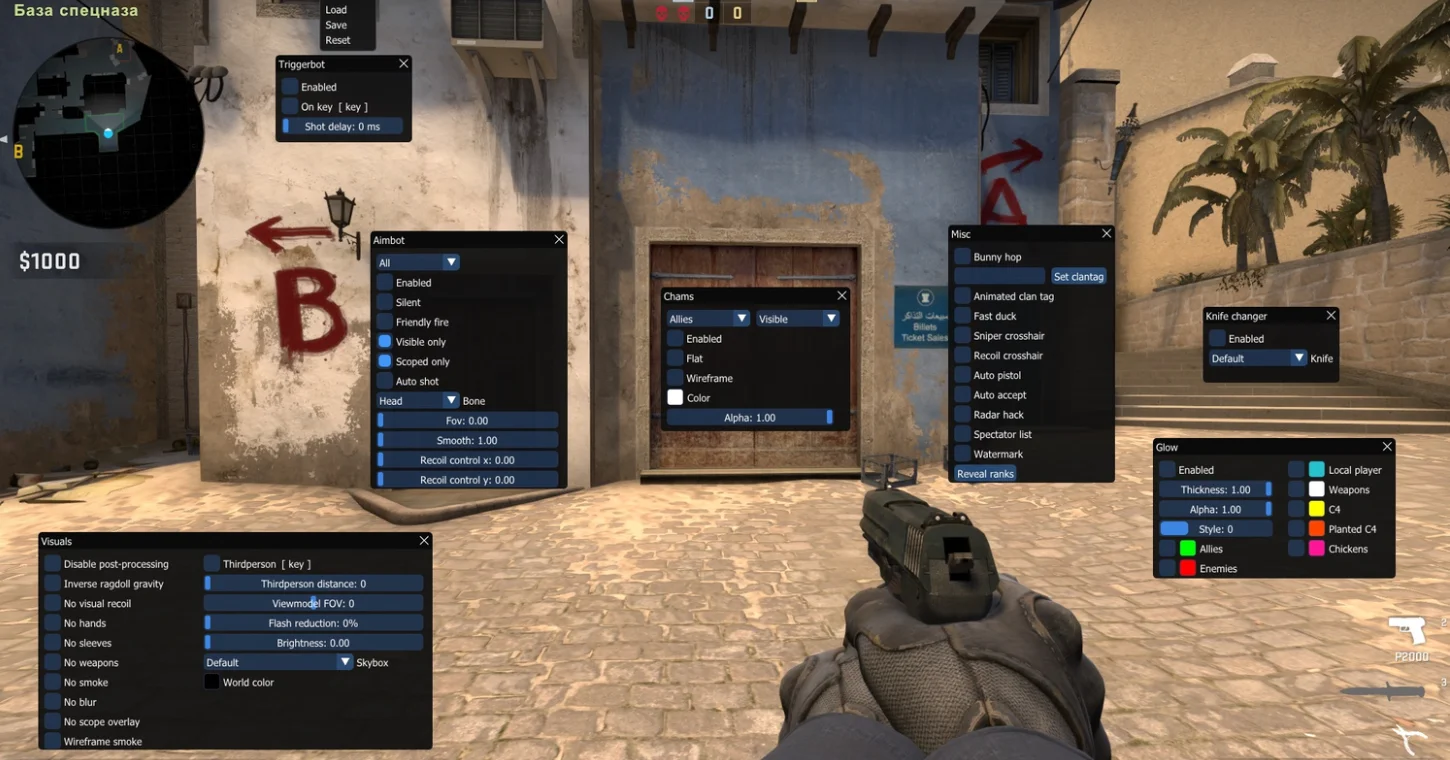
Task: Toggle the Bunny hop checkbox
Action: click(963, 257)
